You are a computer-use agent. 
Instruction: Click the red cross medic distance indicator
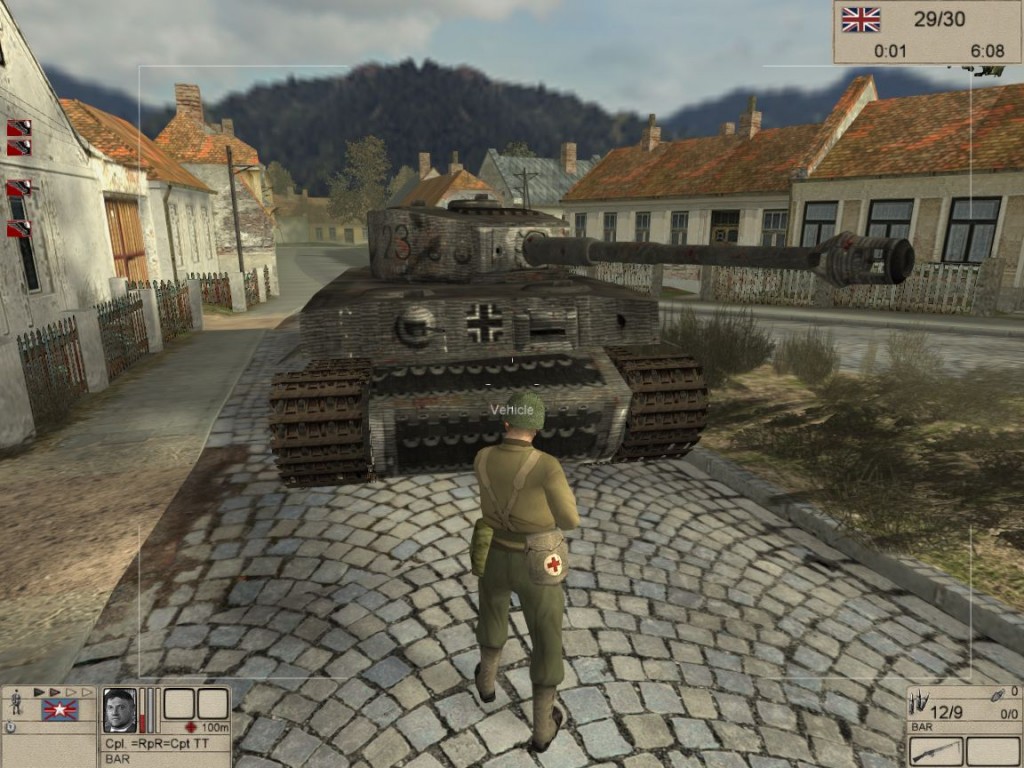click(191, 727)
